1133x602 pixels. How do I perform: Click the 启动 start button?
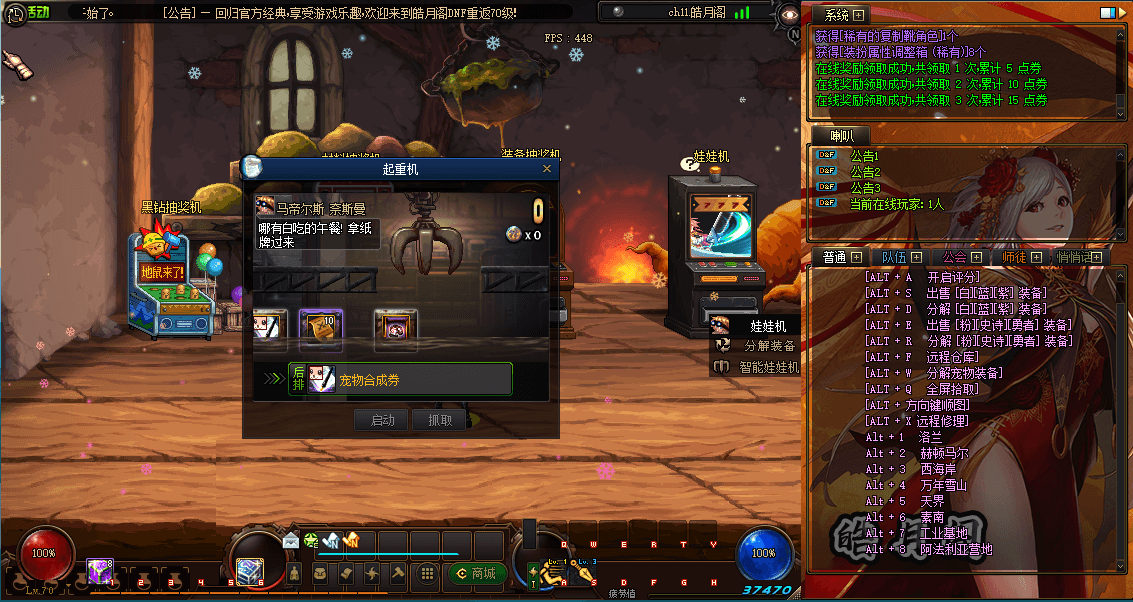pyautogui.click(x=382, y=420)
